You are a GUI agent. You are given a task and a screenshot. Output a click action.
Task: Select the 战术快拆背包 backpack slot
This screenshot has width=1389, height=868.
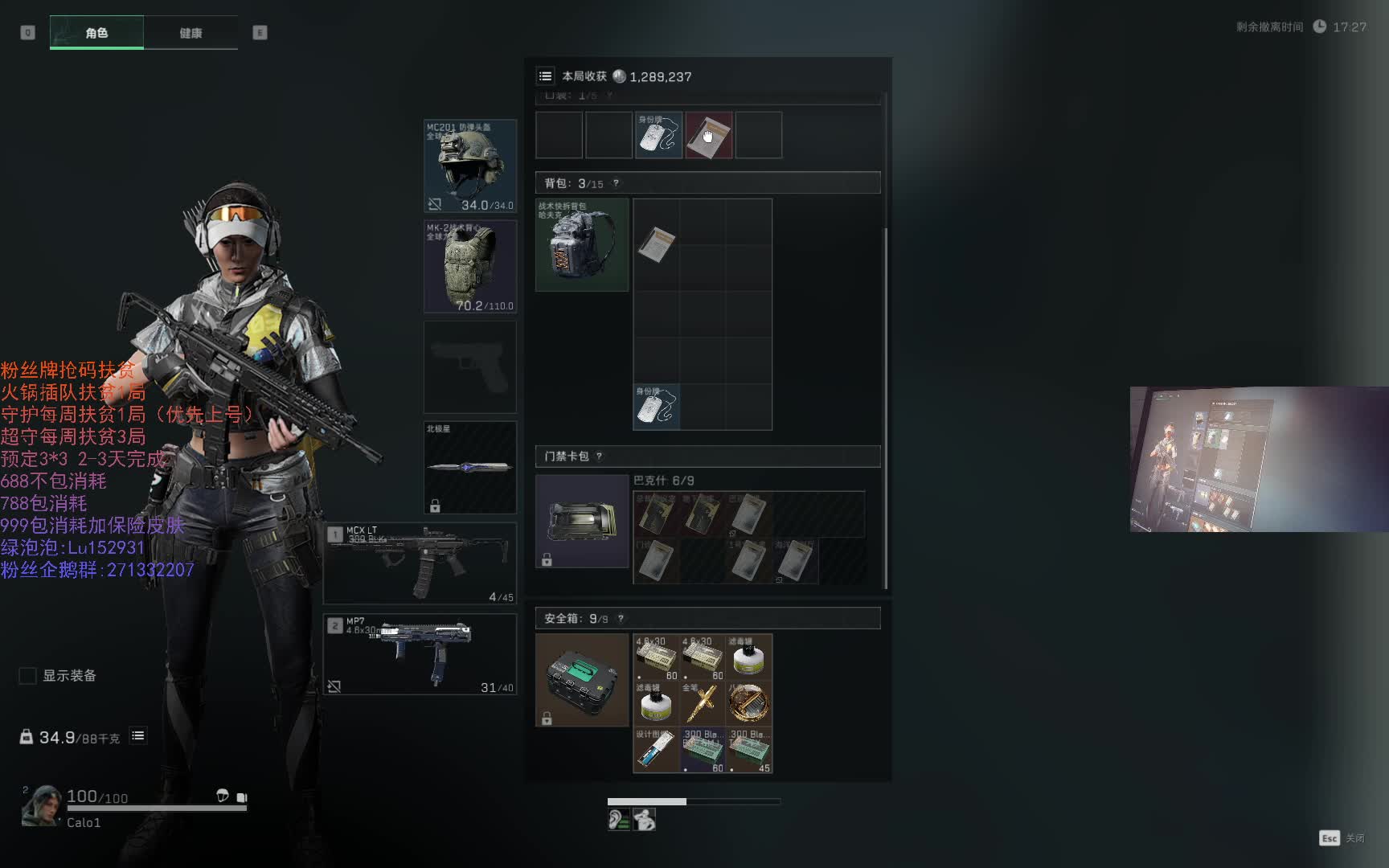(582, 245)
